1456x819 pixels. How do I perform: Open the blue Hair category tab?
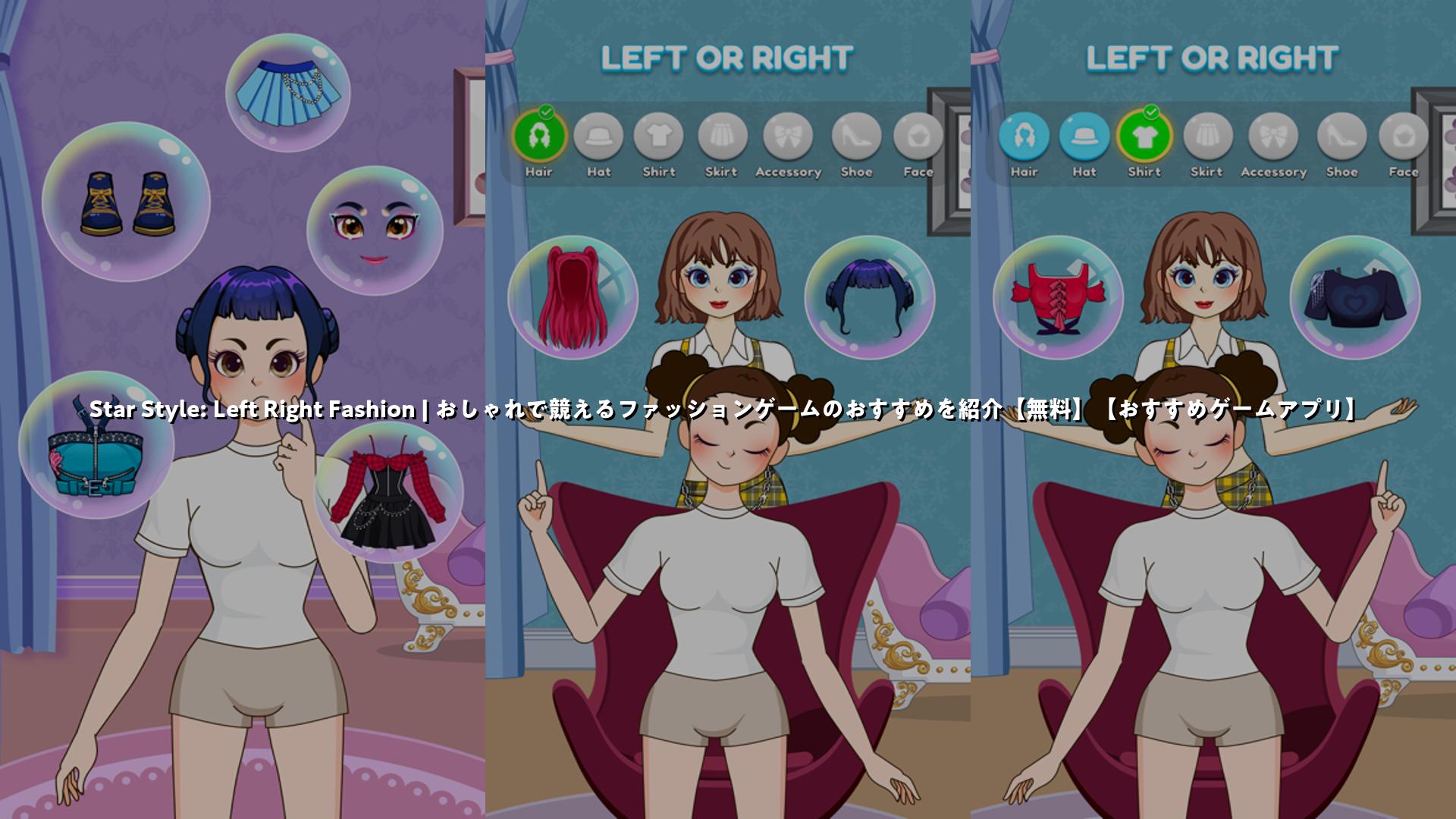point(1024,137)
